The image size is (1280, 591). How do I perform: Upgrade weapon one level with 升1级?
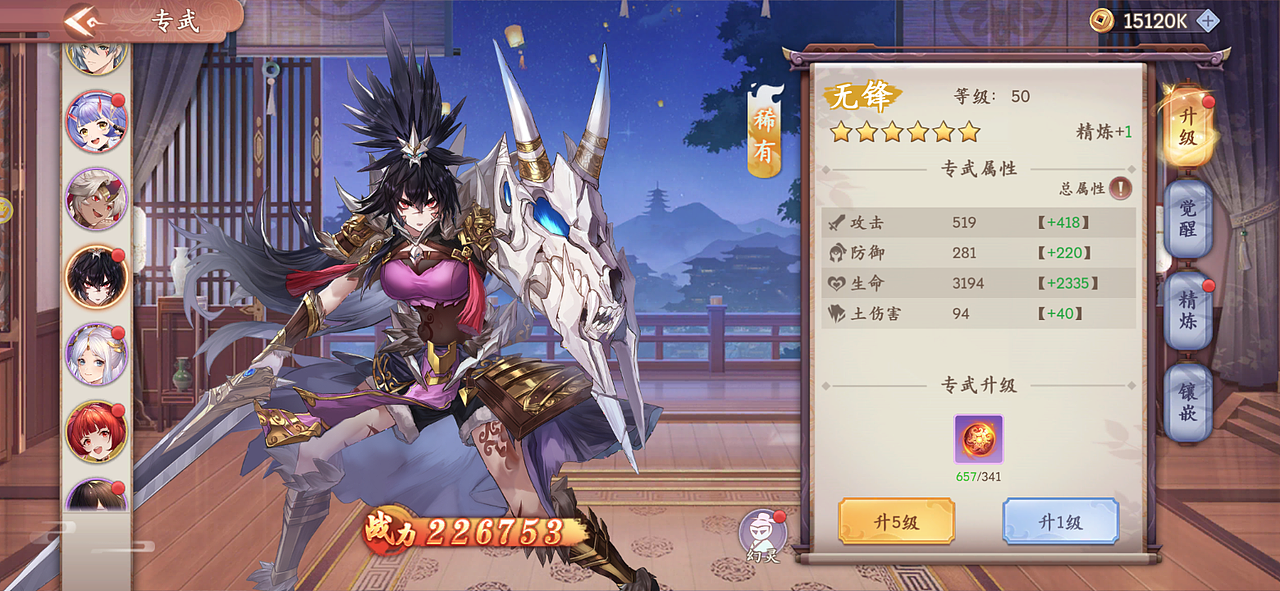1060,521
